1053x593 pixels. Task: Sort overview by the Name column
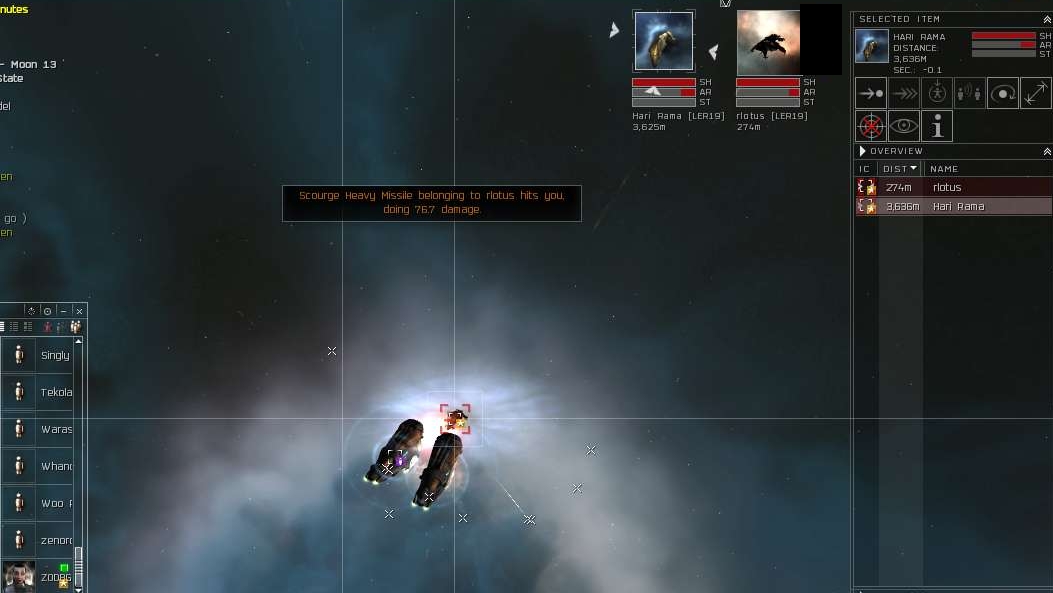click(x=944, y=169)
